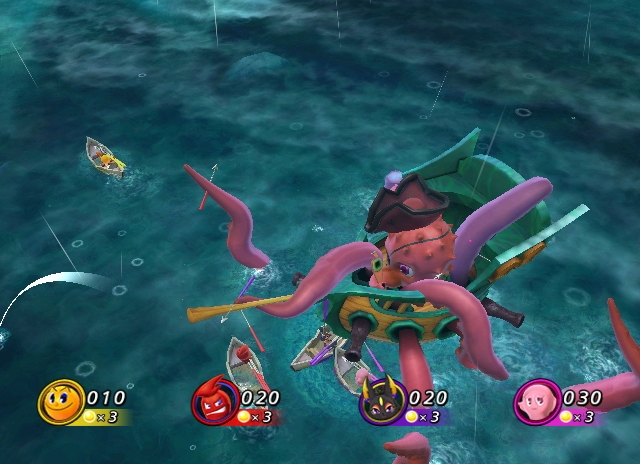640x464 pixels.
Task: Choose the black horned player portrait
Action: click(x=383, y=402)
